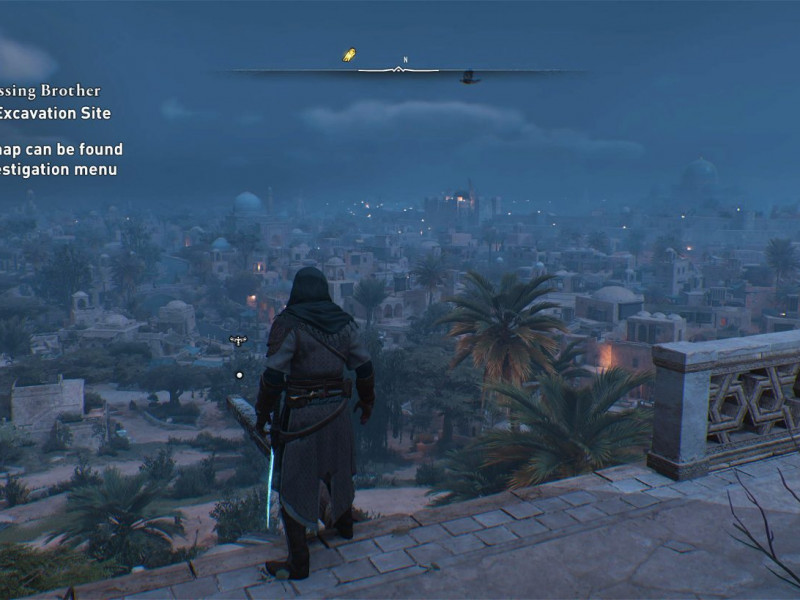Select the dark bird icon on the compass
Viewport: 800px width, 600px height.
tap(468, 76)
